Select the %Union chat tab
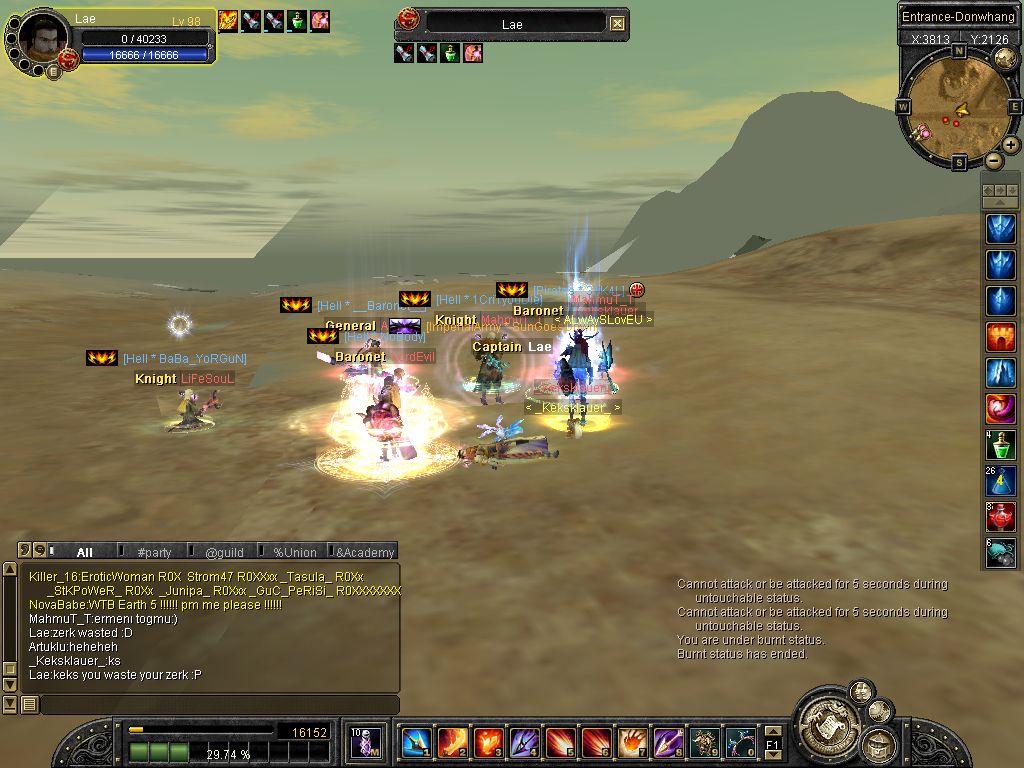Image resolution: width=1024 pixels, height=768 pixels. pos(294,552)
